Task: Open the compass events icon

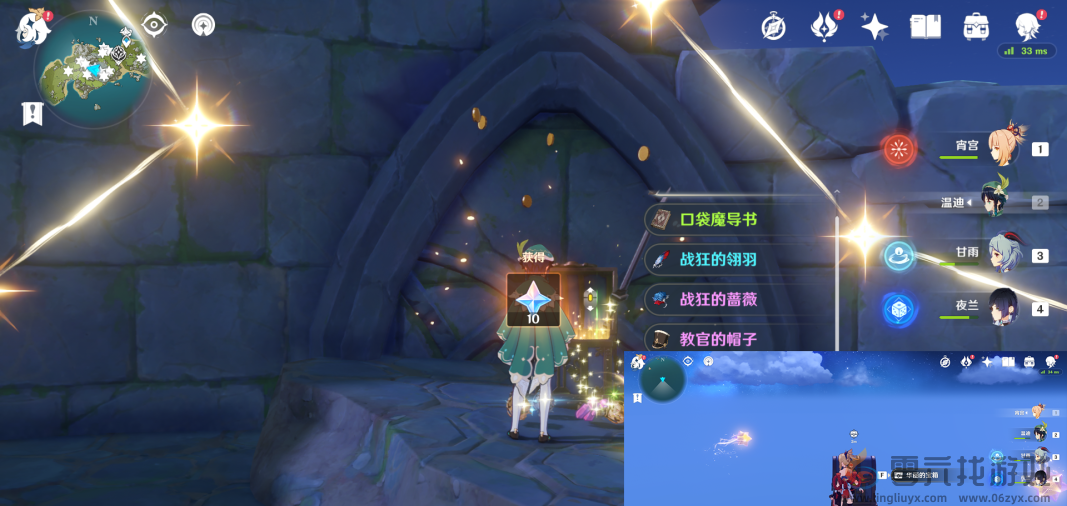Action: pos(773,27)
